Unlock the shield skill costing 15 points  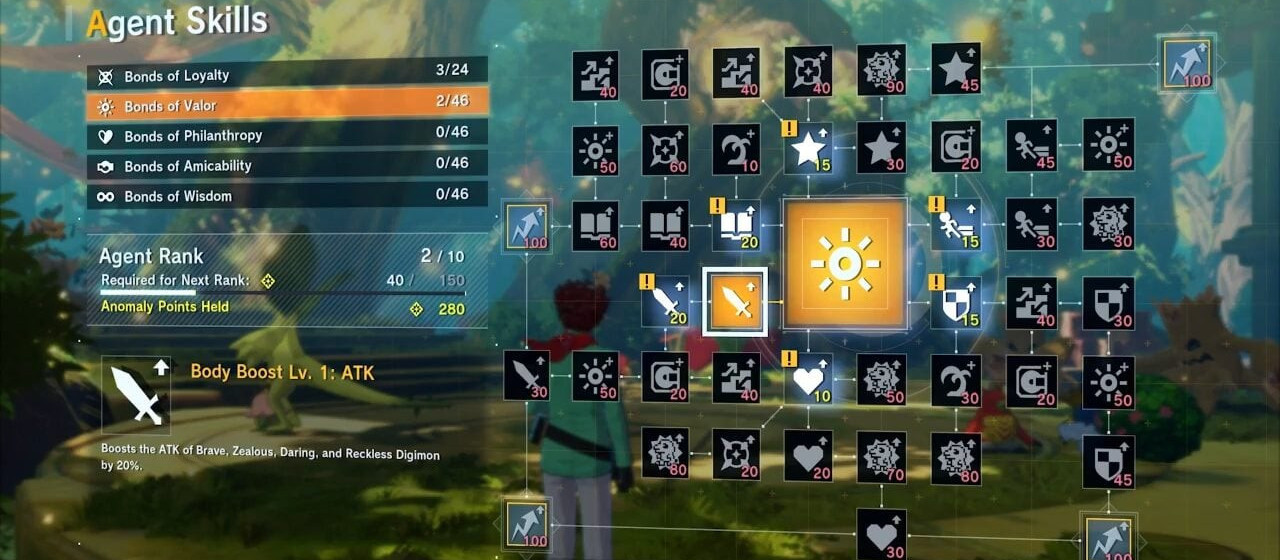pos(955,302)
